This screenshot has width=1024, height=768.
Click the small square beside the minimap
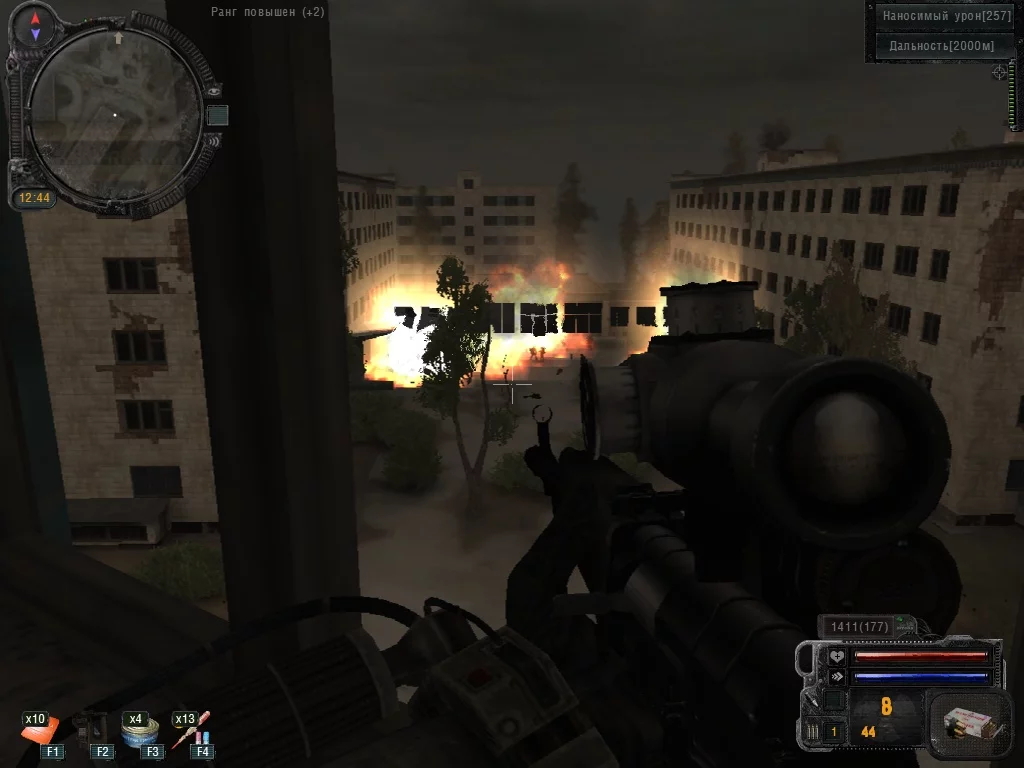[217, 116]
